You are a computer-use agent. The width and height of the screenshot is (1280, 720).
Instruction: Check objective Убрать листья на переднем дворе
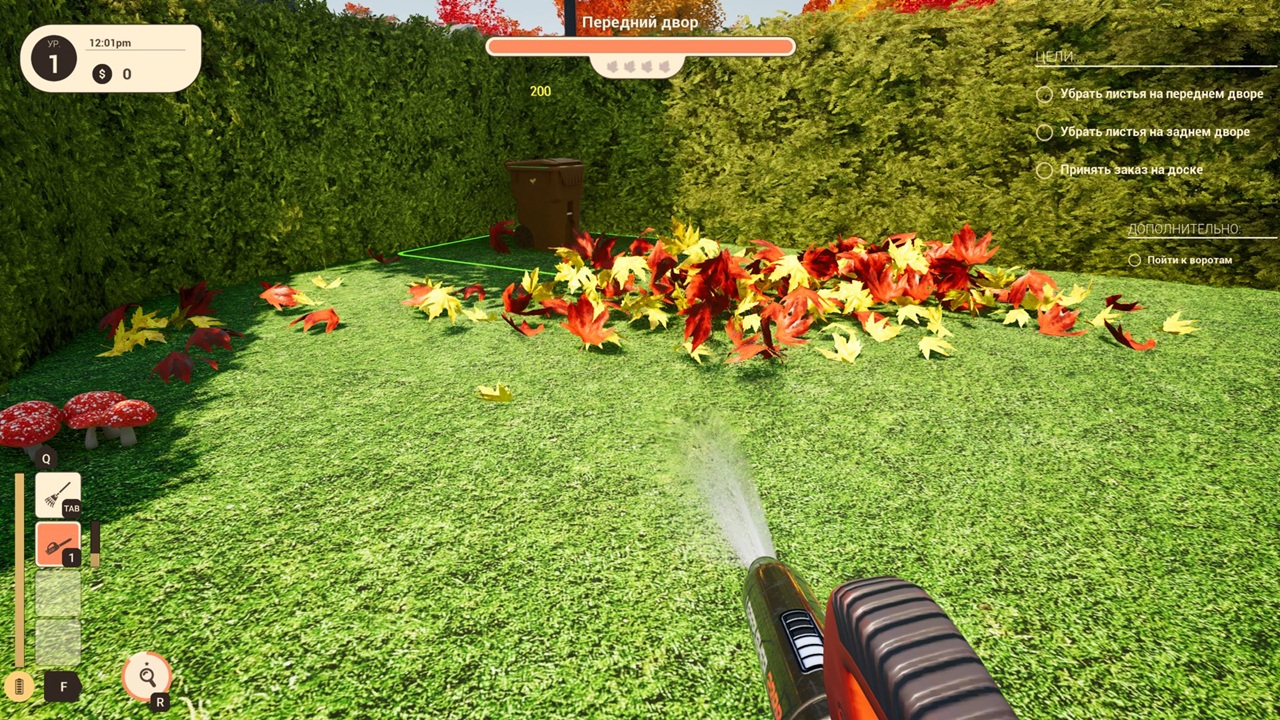(x=1044, y=94)
